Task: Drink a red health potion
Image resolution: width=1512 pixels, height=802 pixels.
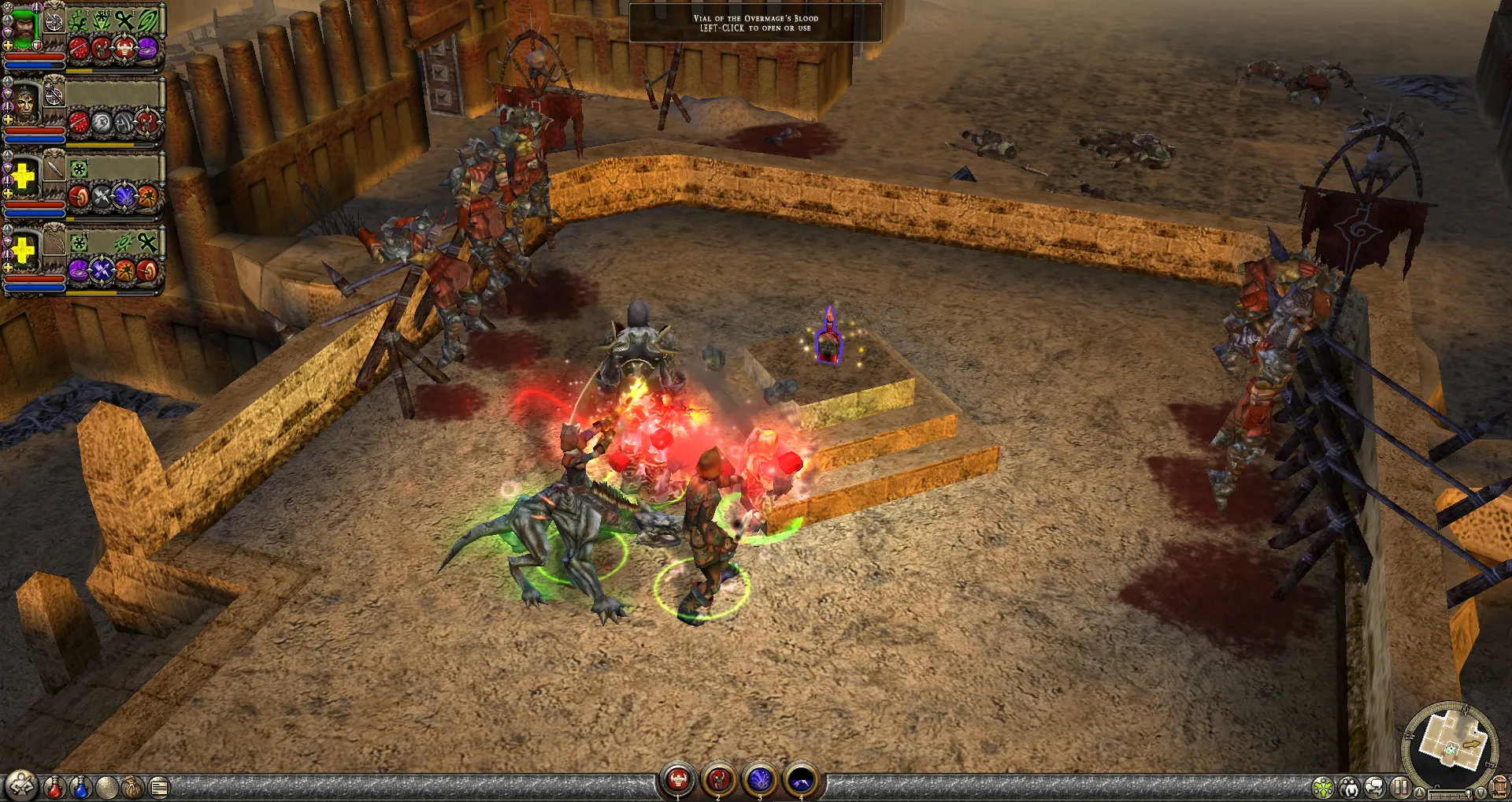Action: click(54, 786)
